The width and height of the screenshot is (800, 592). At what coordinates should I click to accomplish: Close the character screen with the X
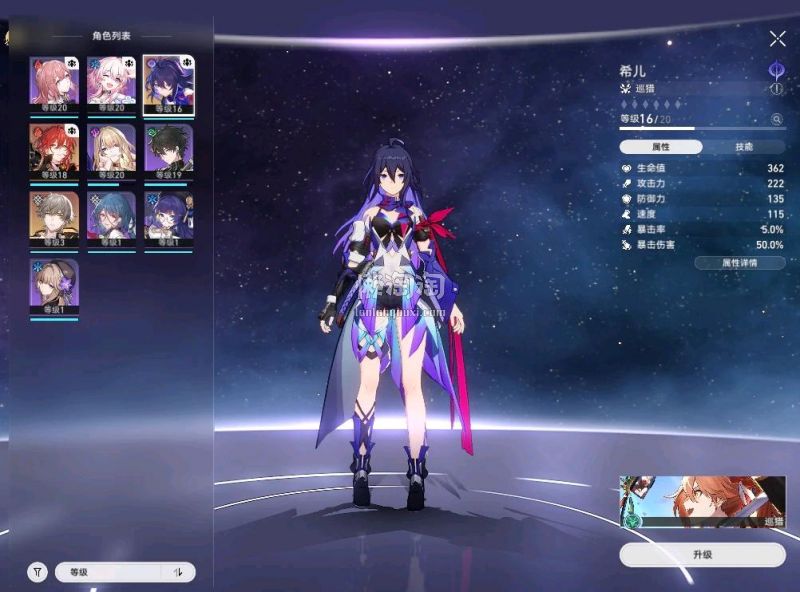tap(777, 39)
